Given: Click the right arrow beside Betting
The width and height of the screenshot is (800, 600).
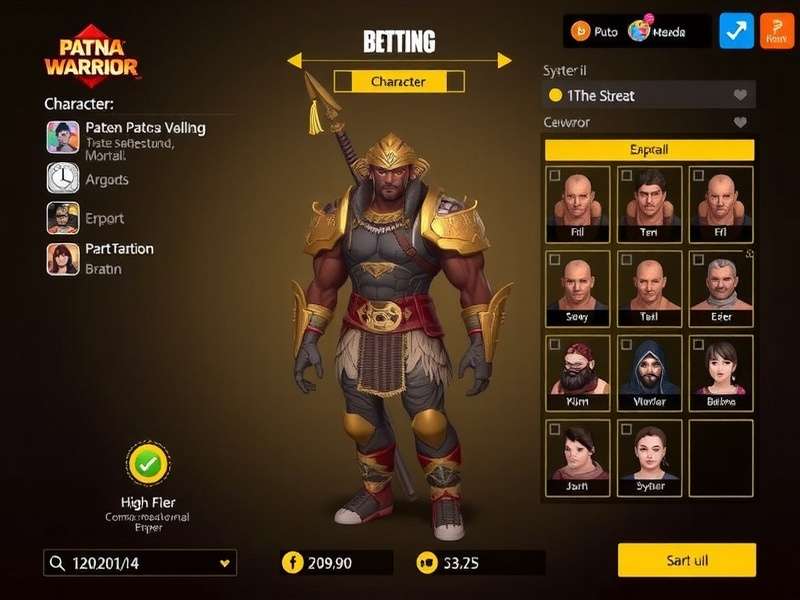Looking at the screenshot, I should coord(504,61).
